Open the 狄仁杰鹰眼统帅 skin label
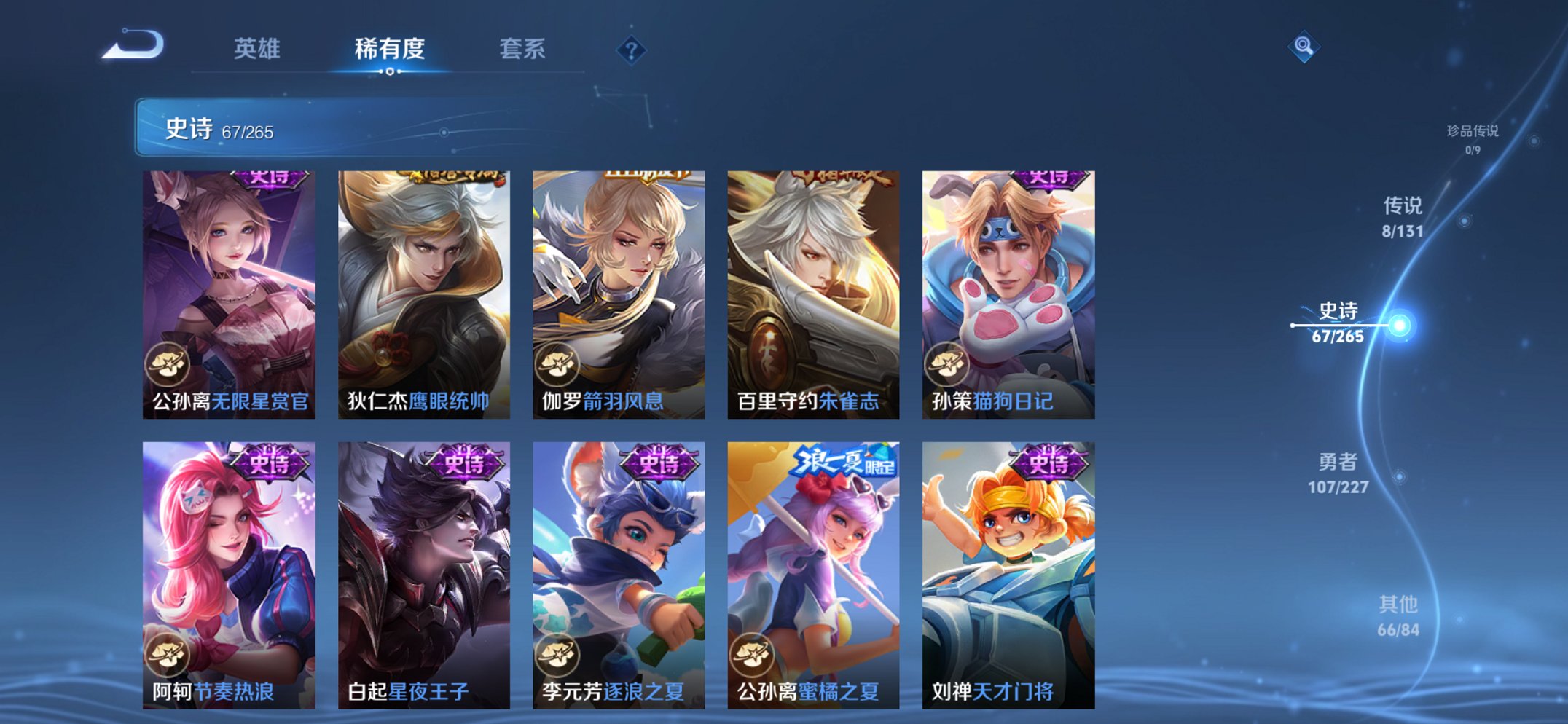Screen dimensions: 1568x724 420,401
